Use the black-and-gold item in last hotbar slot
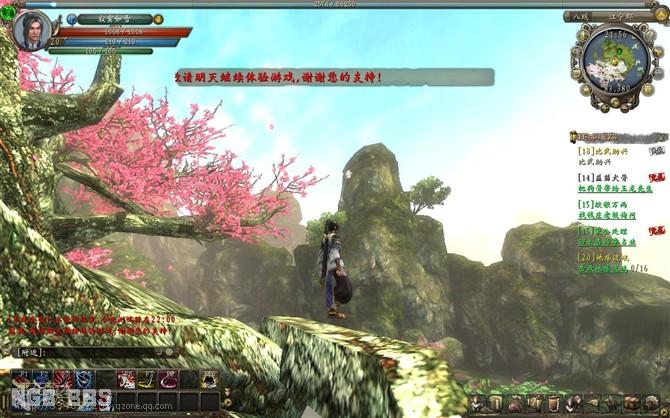Screen dimensions: 670x418 (x=209, y=379)
